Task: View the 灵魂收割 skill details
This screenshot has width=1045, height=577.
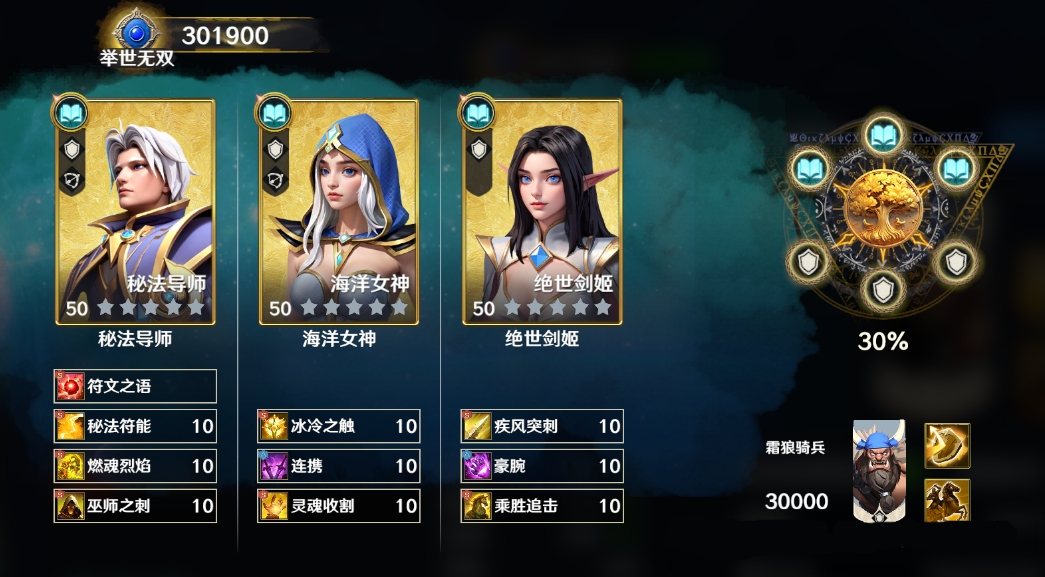Action: point(338,506)
